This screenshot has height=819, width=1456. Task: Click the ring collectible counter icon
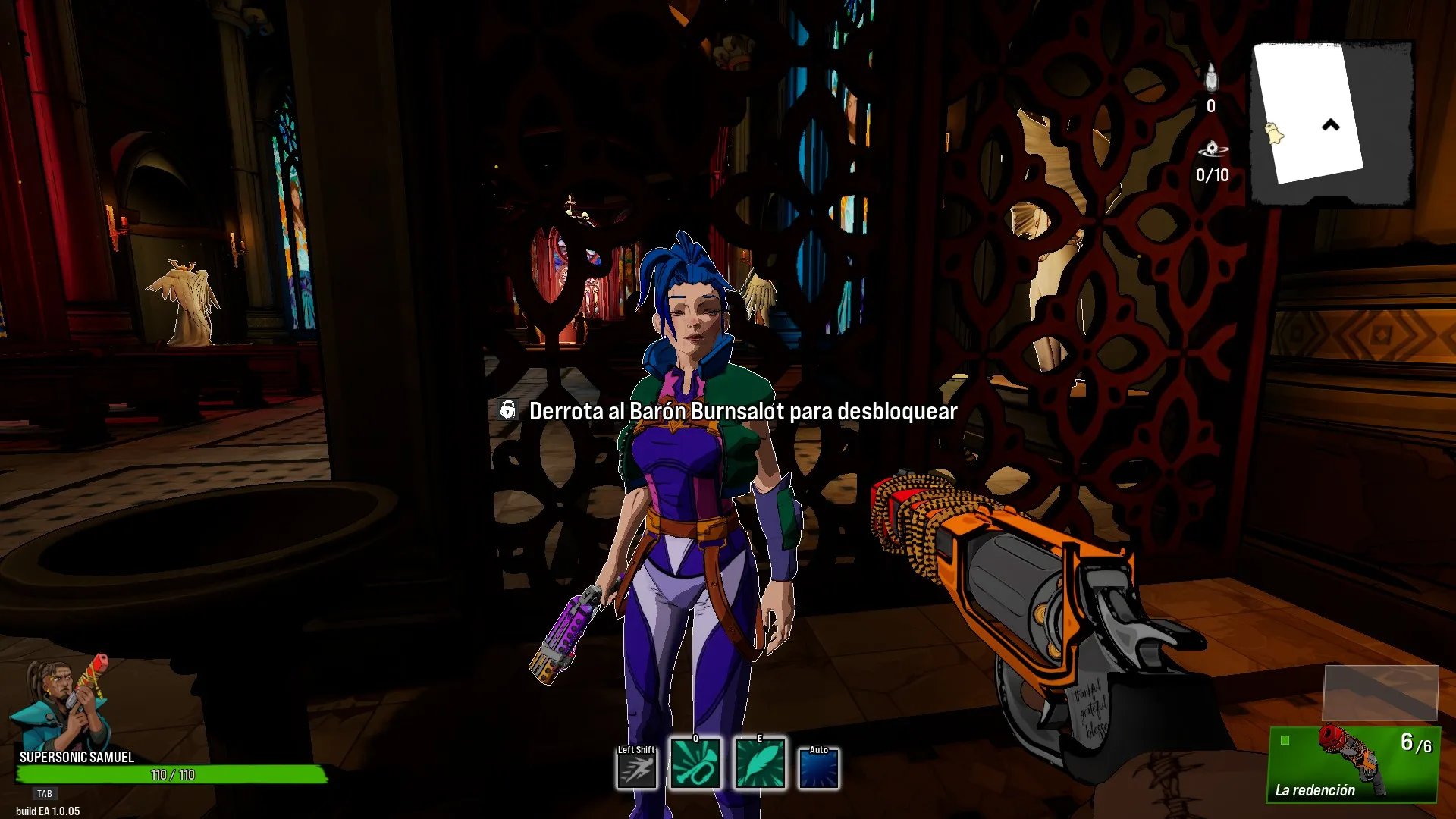(1212, 149)
